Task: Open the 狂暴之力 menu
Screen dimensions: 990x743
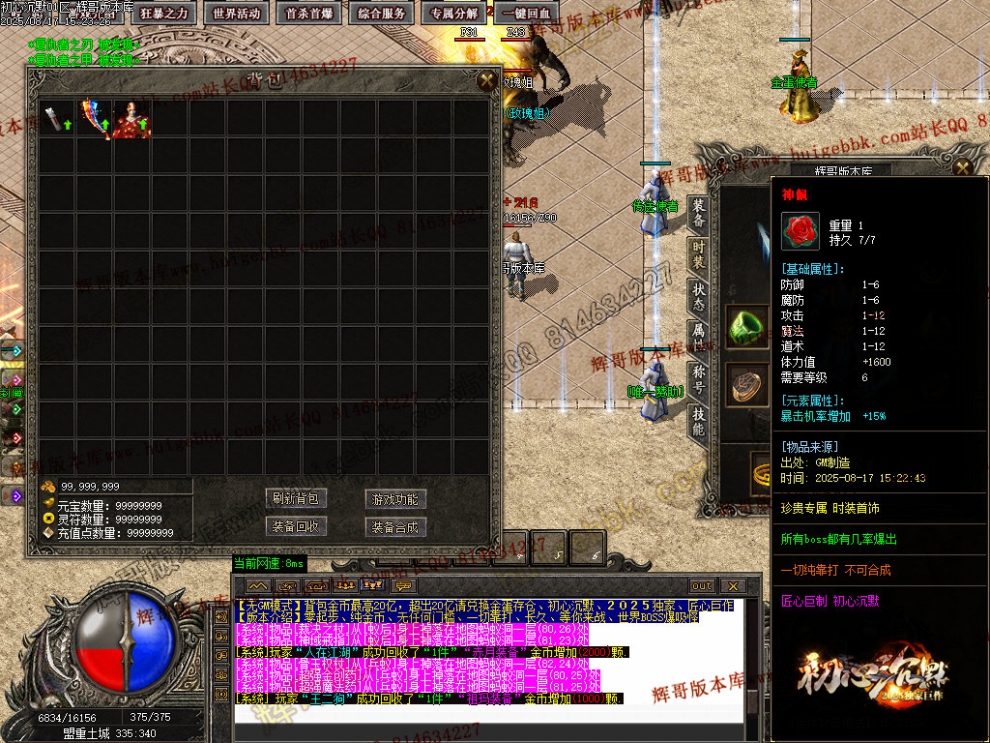Action: point(165,13)
